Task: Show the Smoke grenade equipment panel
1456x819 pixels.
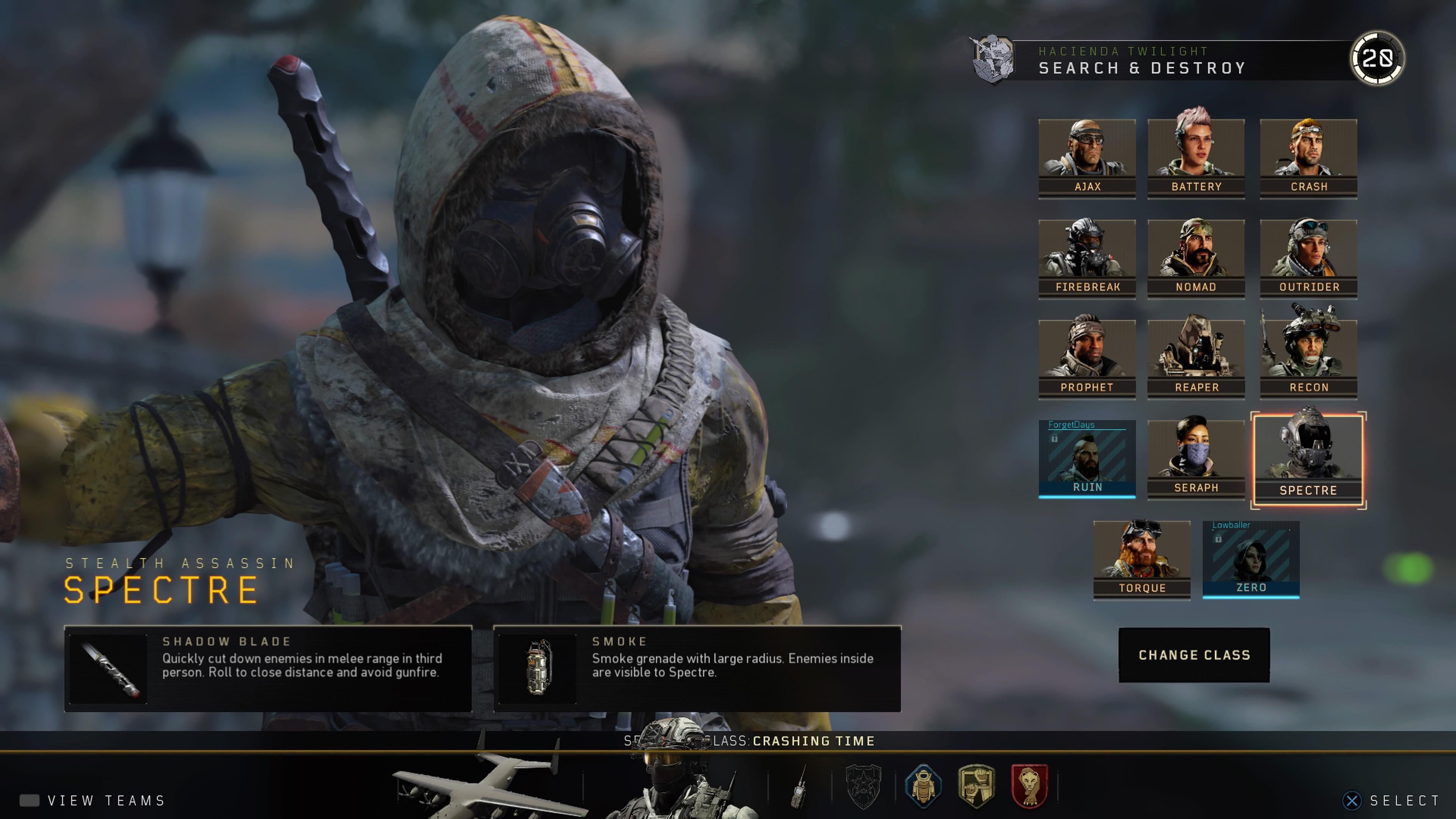Action: pyautogui.click(x=697, y=668)
